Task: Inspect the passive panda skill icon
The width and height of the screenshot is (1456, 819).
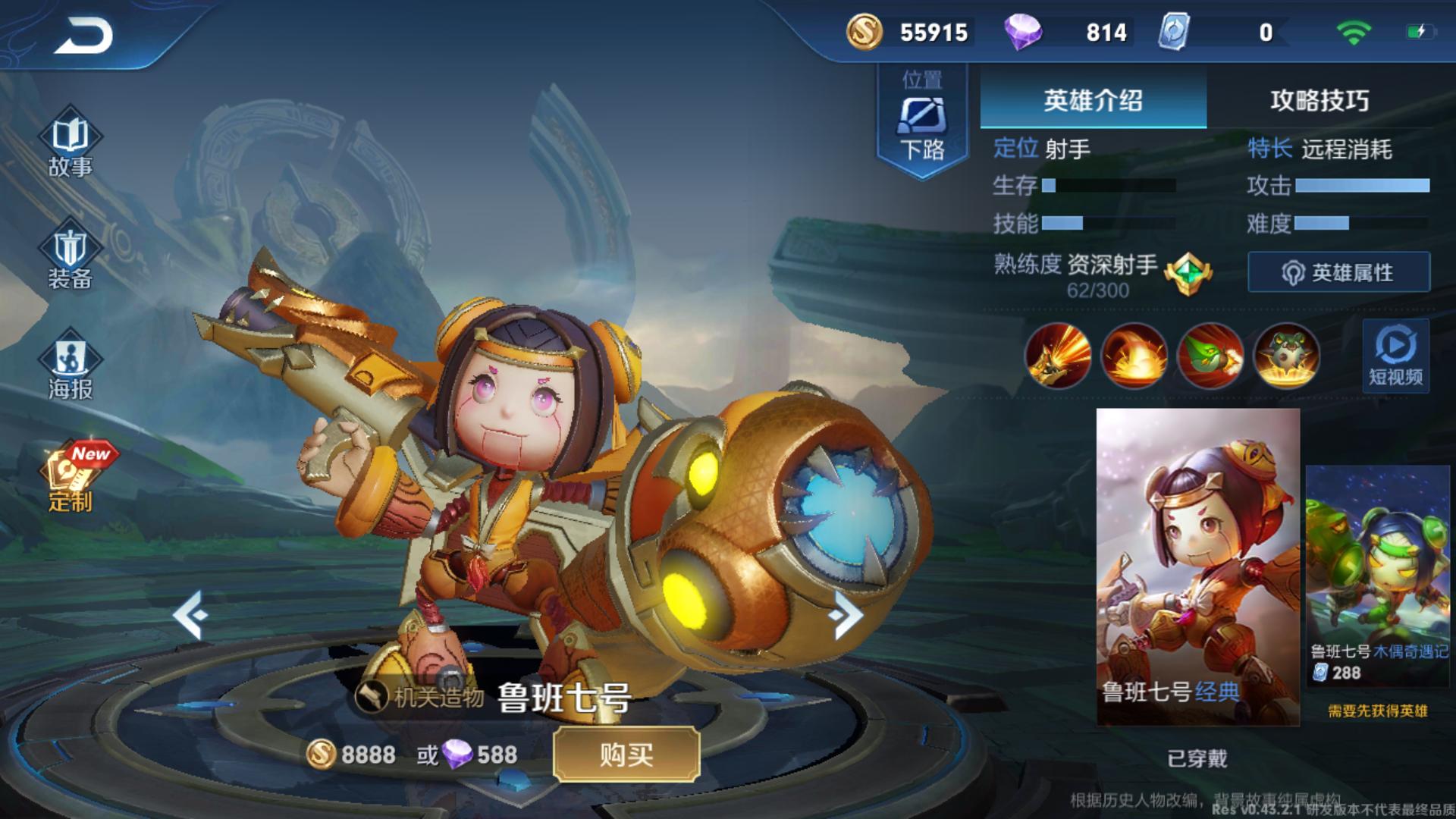Action: (x=1287, y=356)
